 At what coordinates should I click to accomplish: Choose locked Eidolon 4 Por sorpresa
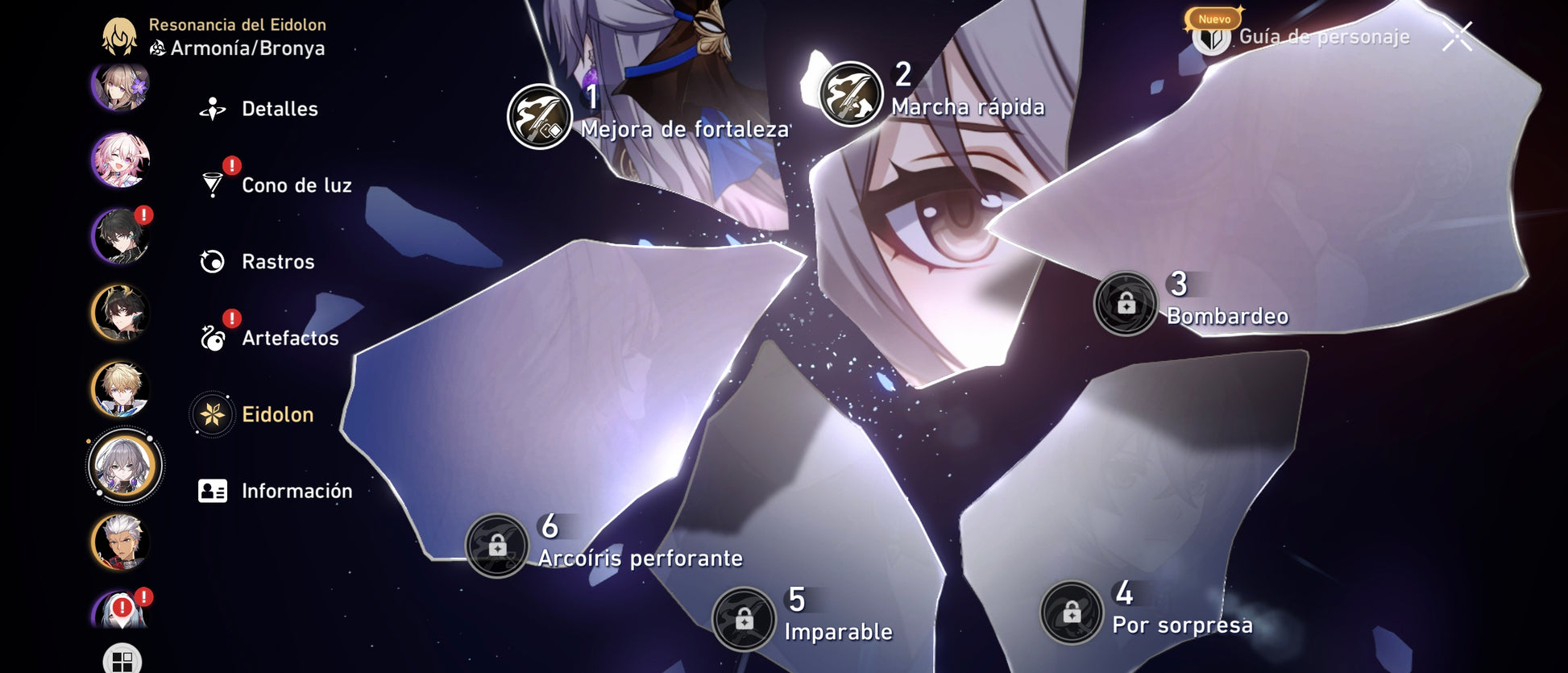click(x=1071, y=613)
